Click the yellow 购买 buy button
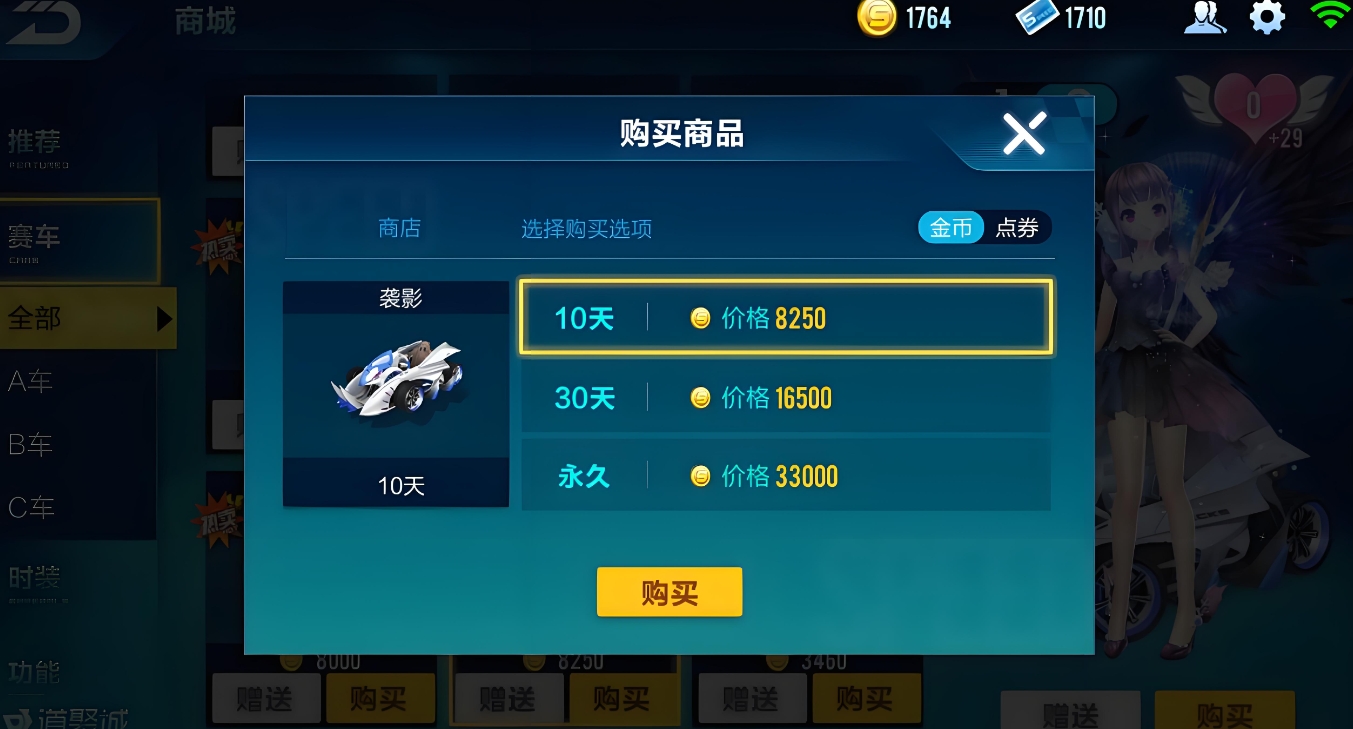This screenshot has height=729, width=1353. point(669,591)
